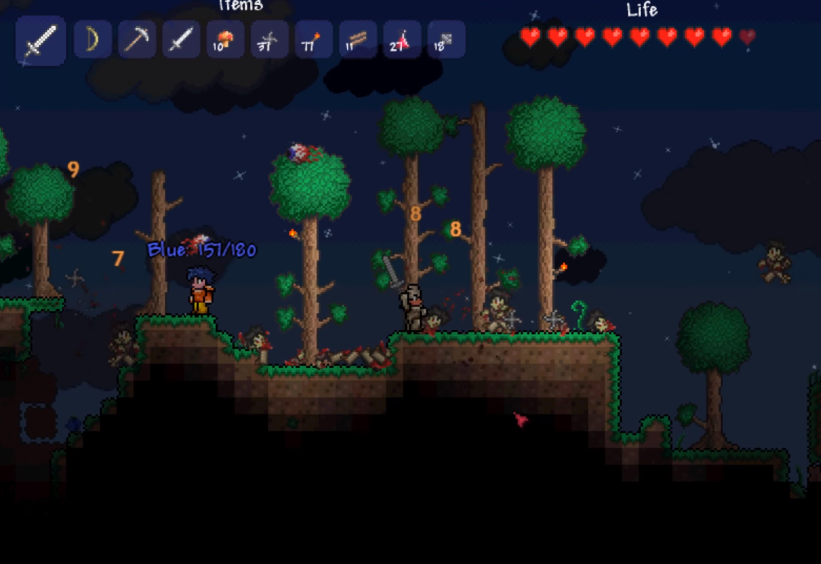
Task: Pick the orange mushroom stack of 10
Action: 225,40
